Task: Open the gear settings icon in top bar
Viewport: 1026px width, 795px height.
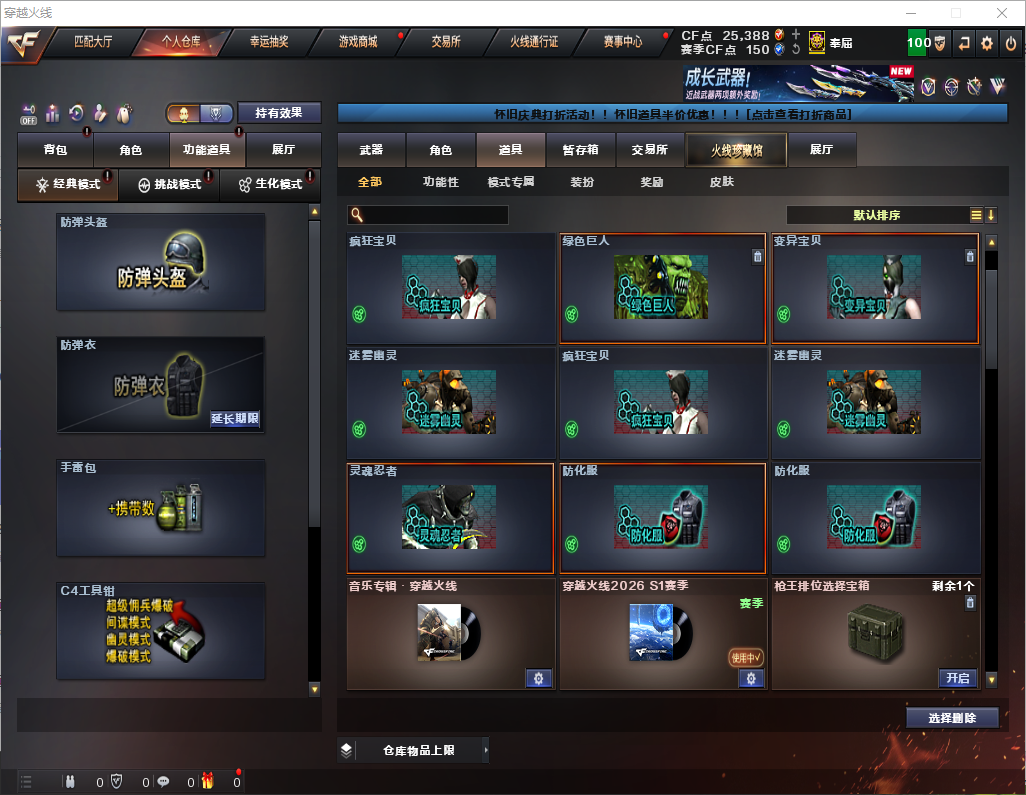Action: click(x=987, y=43)
